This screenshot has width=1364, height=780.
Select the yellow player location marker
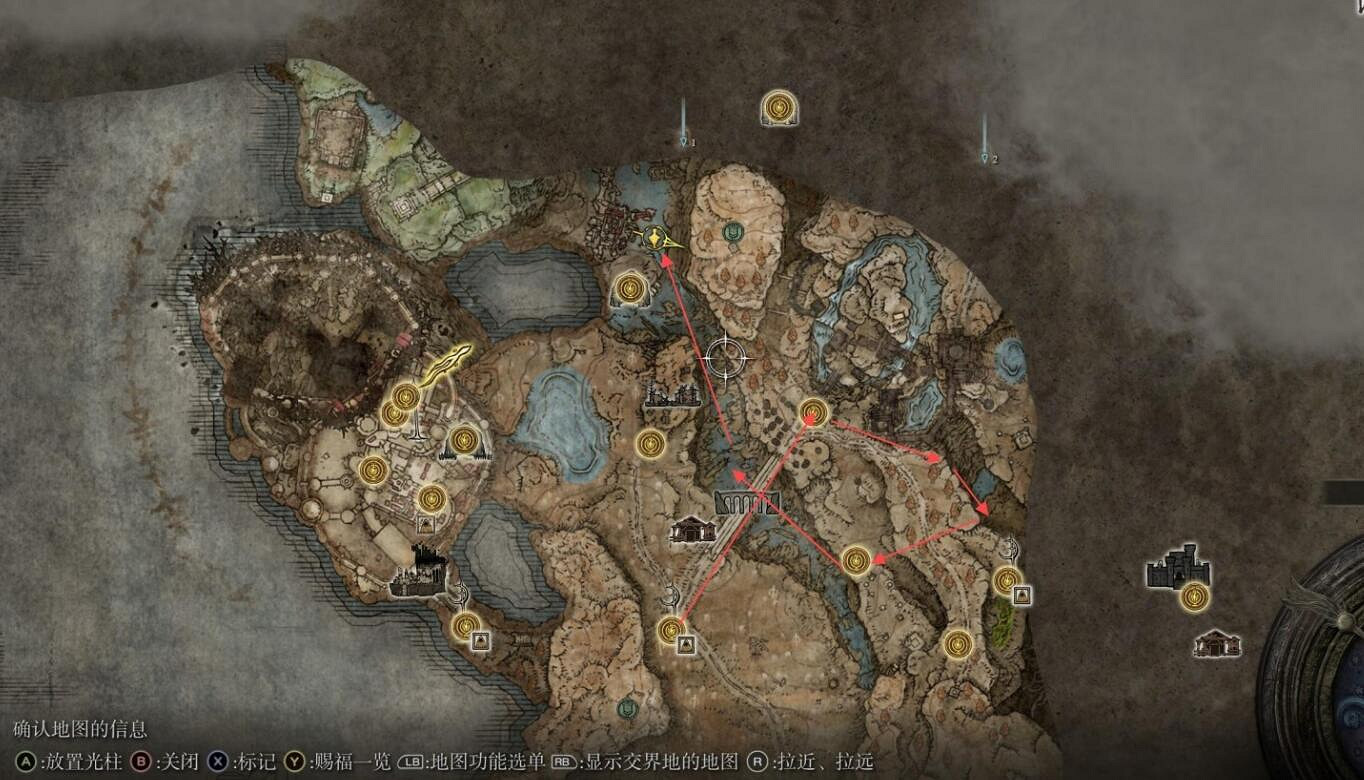point(655,240)
